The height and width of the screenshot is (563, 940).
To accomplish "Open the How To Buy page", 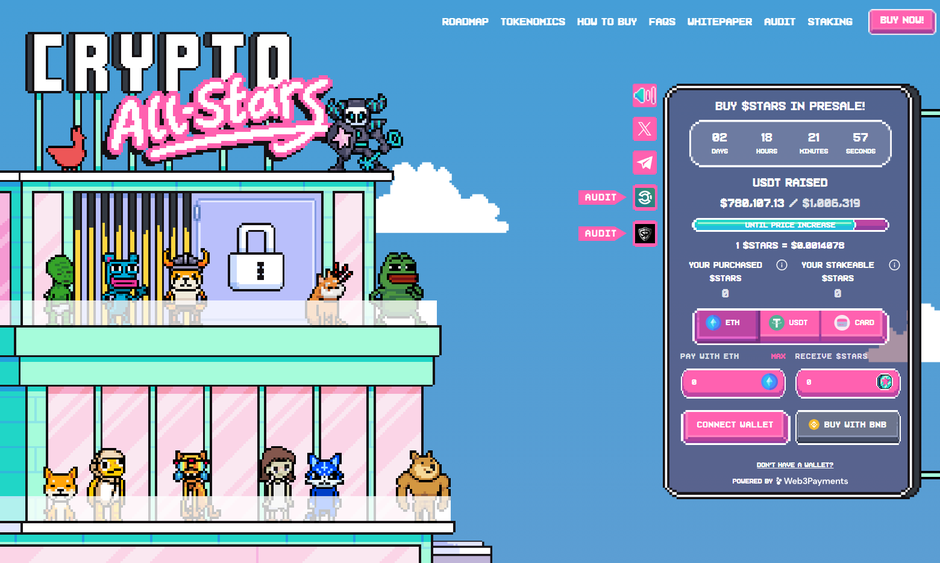I will point(606,22).
